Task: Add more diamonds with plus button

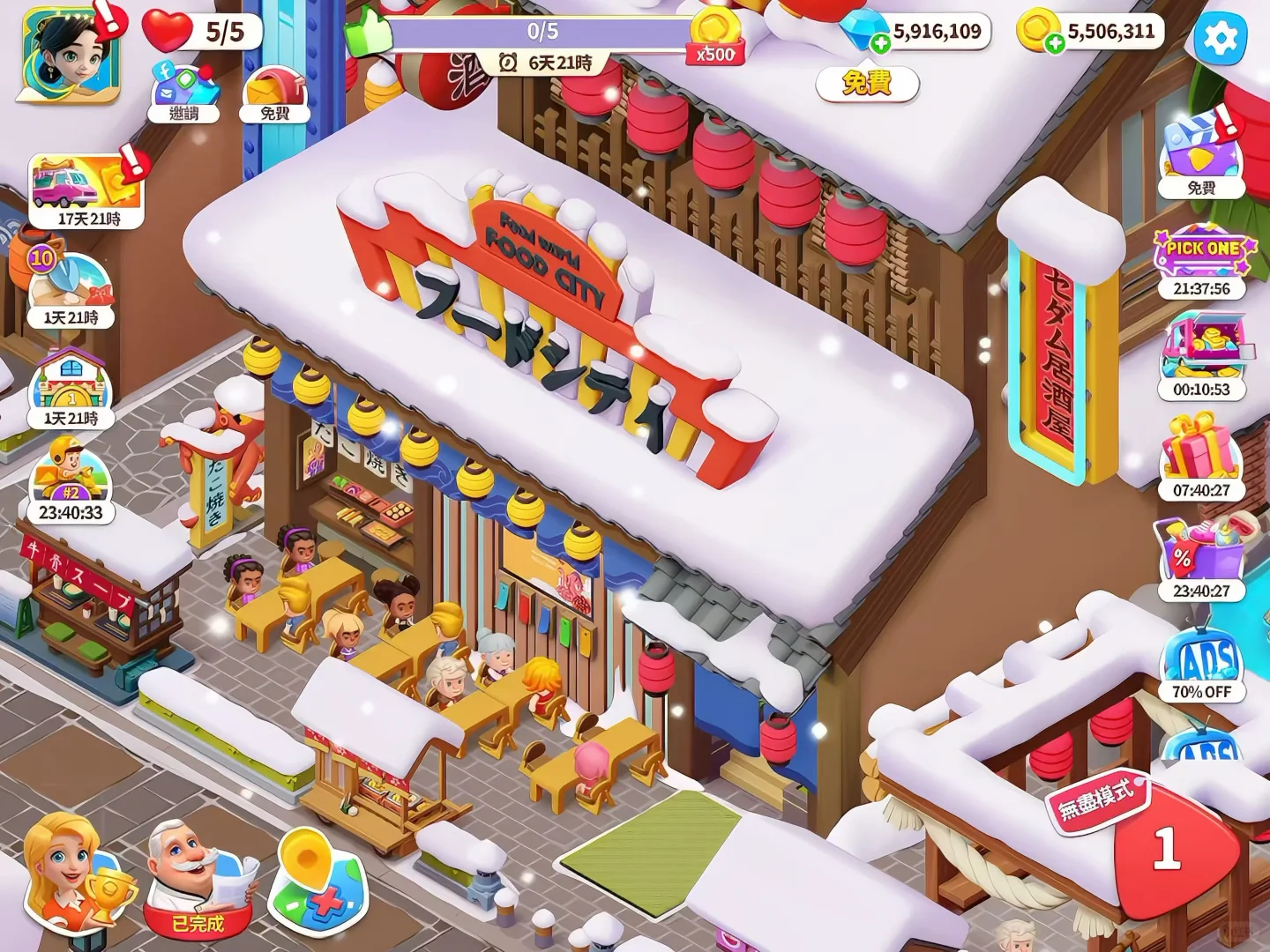Action: click(879, 43)
